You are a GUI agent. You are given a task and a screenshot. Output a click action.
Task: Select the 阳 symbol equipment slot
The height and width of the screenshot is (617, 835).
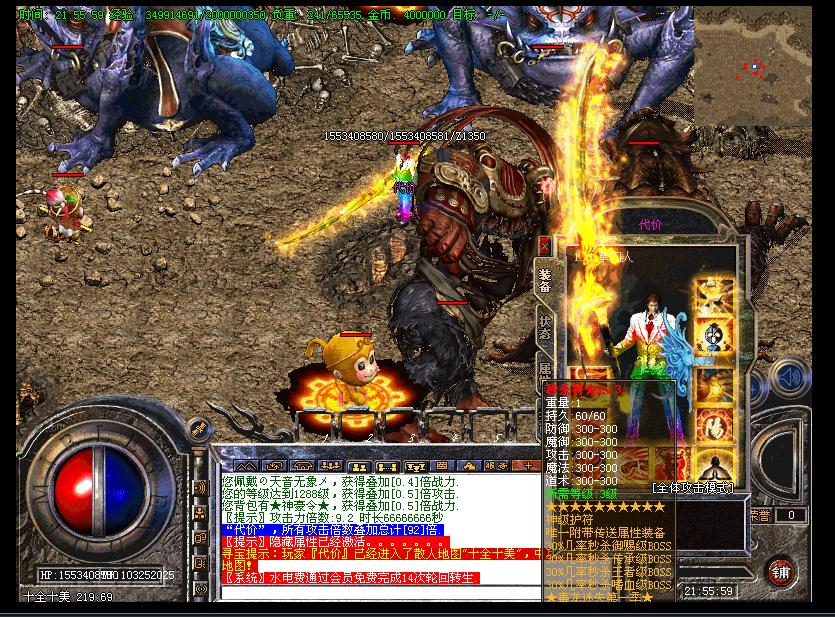coord(714,428)
